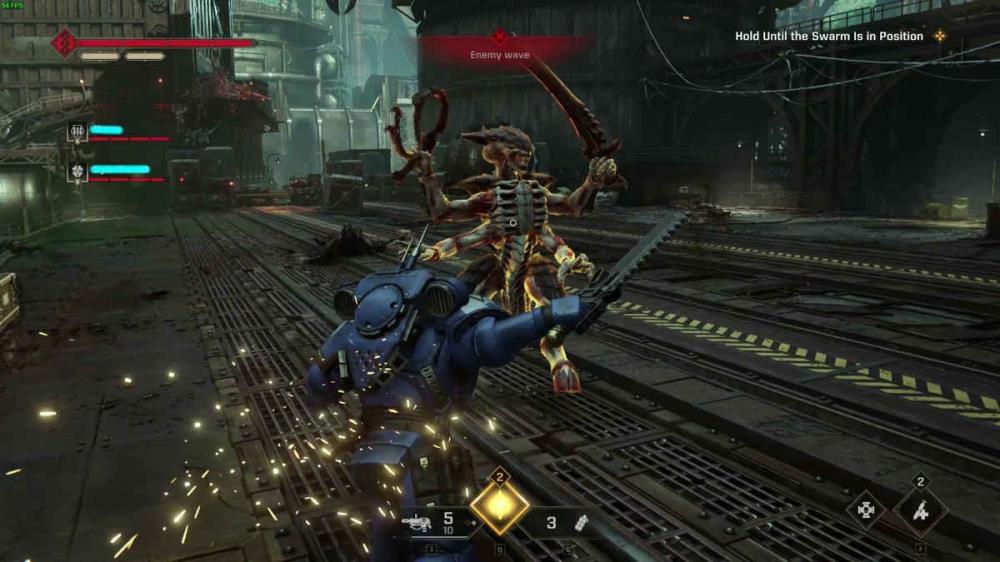Image resolution: width=1000 pixels, height=562 pixels.
Task: Click the objective marker beside Hold Until the Swarm
Action: [940, 36]
